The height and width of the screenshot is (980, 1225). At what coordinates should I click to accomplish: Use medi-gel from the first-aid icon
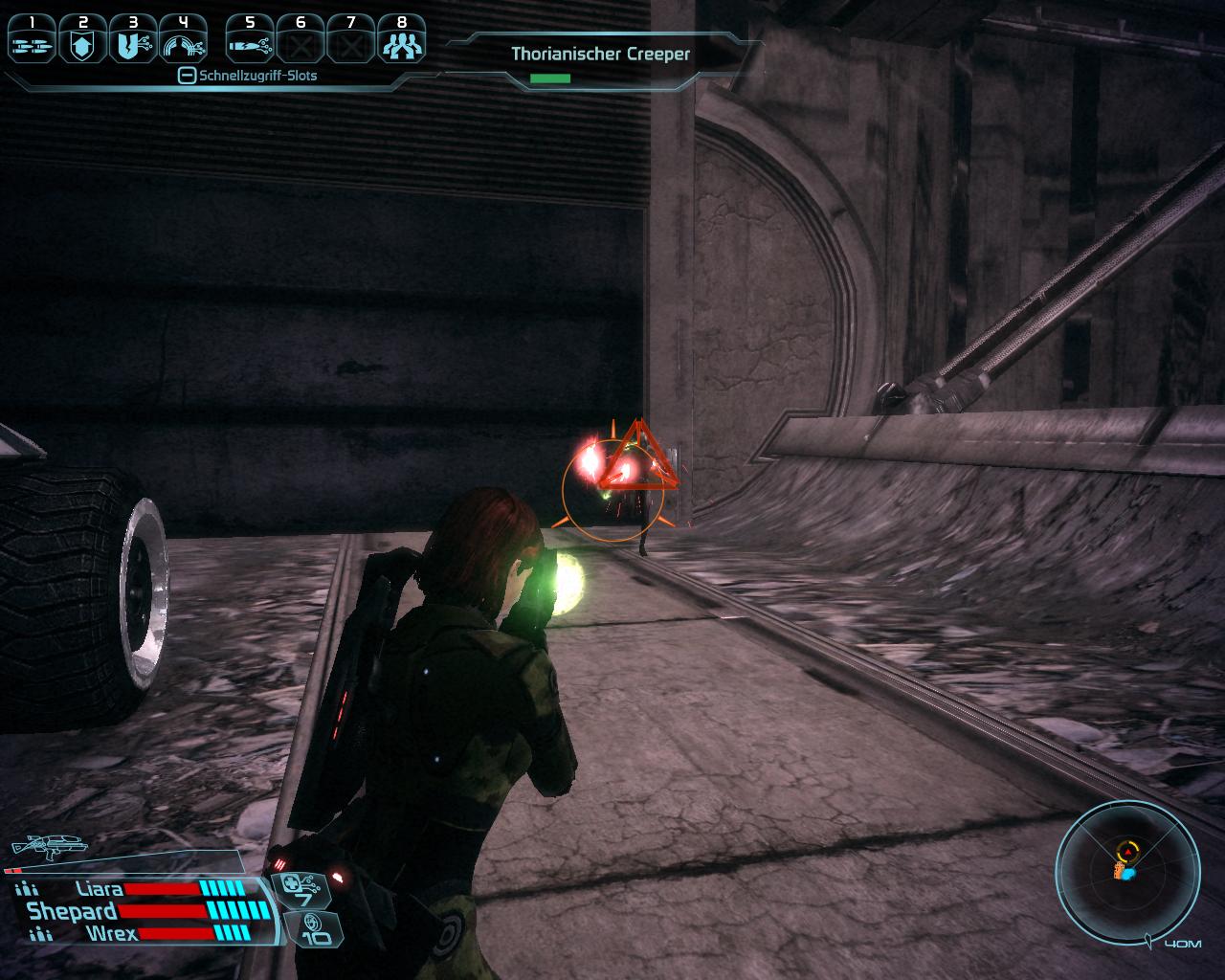tap(302, 889)
